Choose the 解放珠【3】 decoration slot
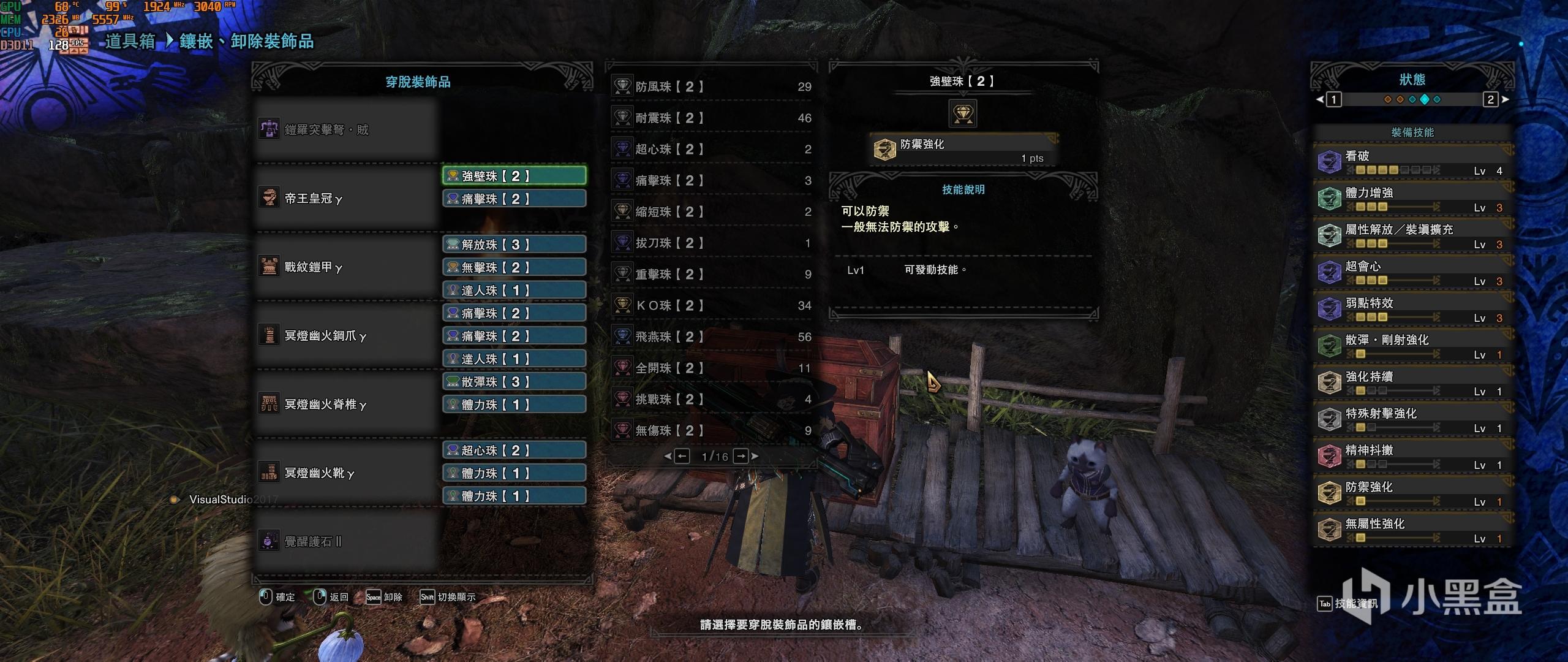This screenshot has width=1568, height=662. [x=514, y=245]
